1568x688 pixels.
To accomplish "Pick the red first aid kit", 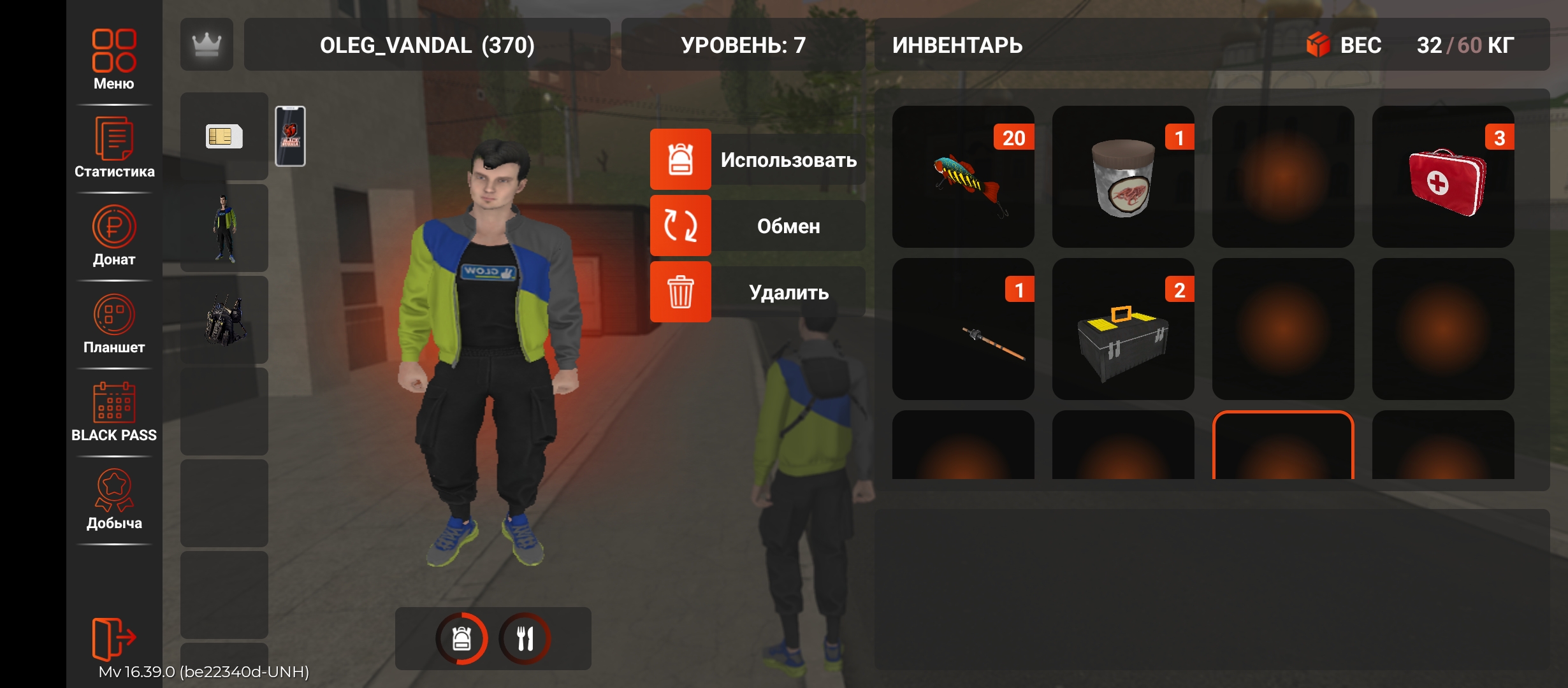I will (x=1443, y=176).
